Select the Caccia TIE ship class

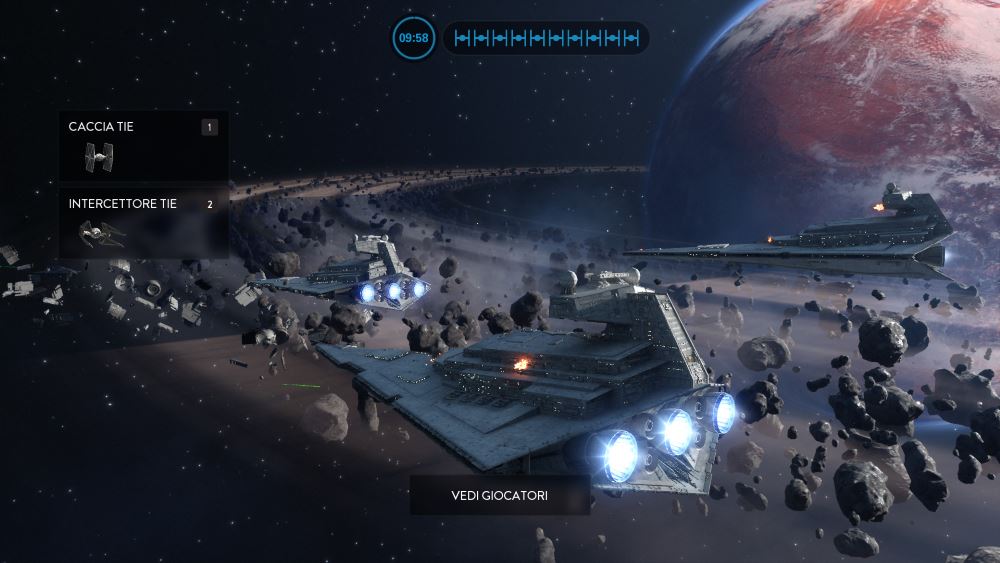[144, 146]
